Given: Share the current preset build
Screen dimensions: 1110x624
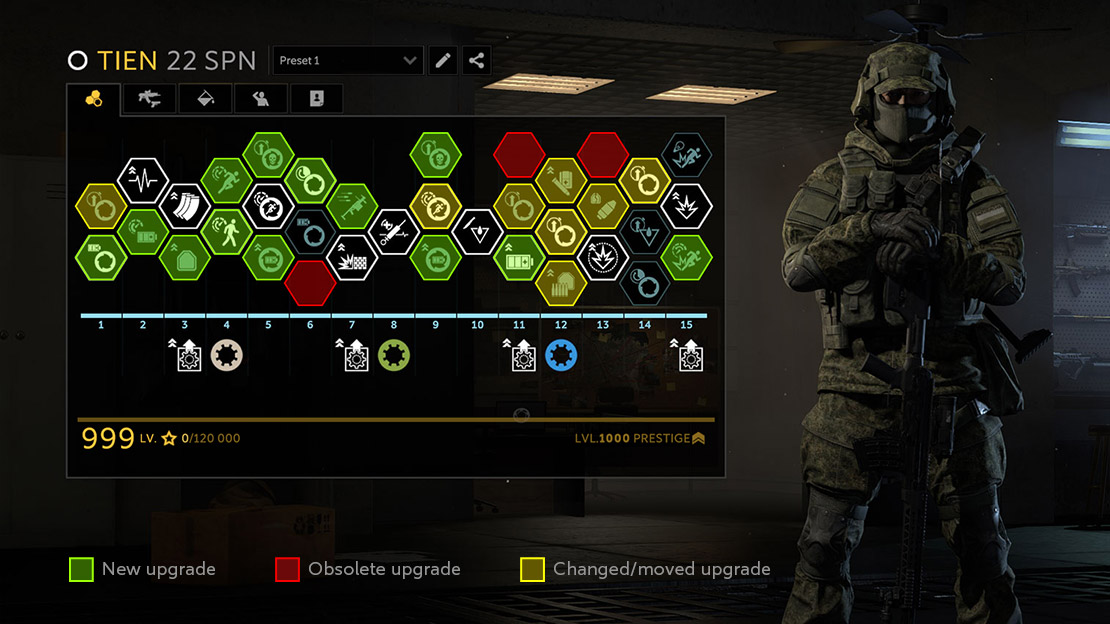Looking at the screenshot, I should (x=476, y=61).
